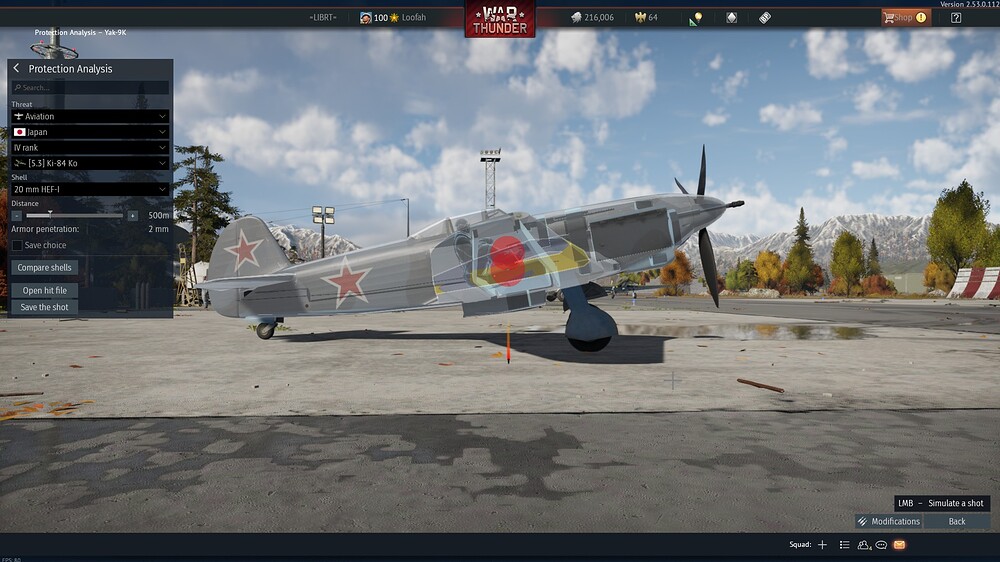
Task: Go back using the Protection Analysis arrow
Action: point(17,69)
